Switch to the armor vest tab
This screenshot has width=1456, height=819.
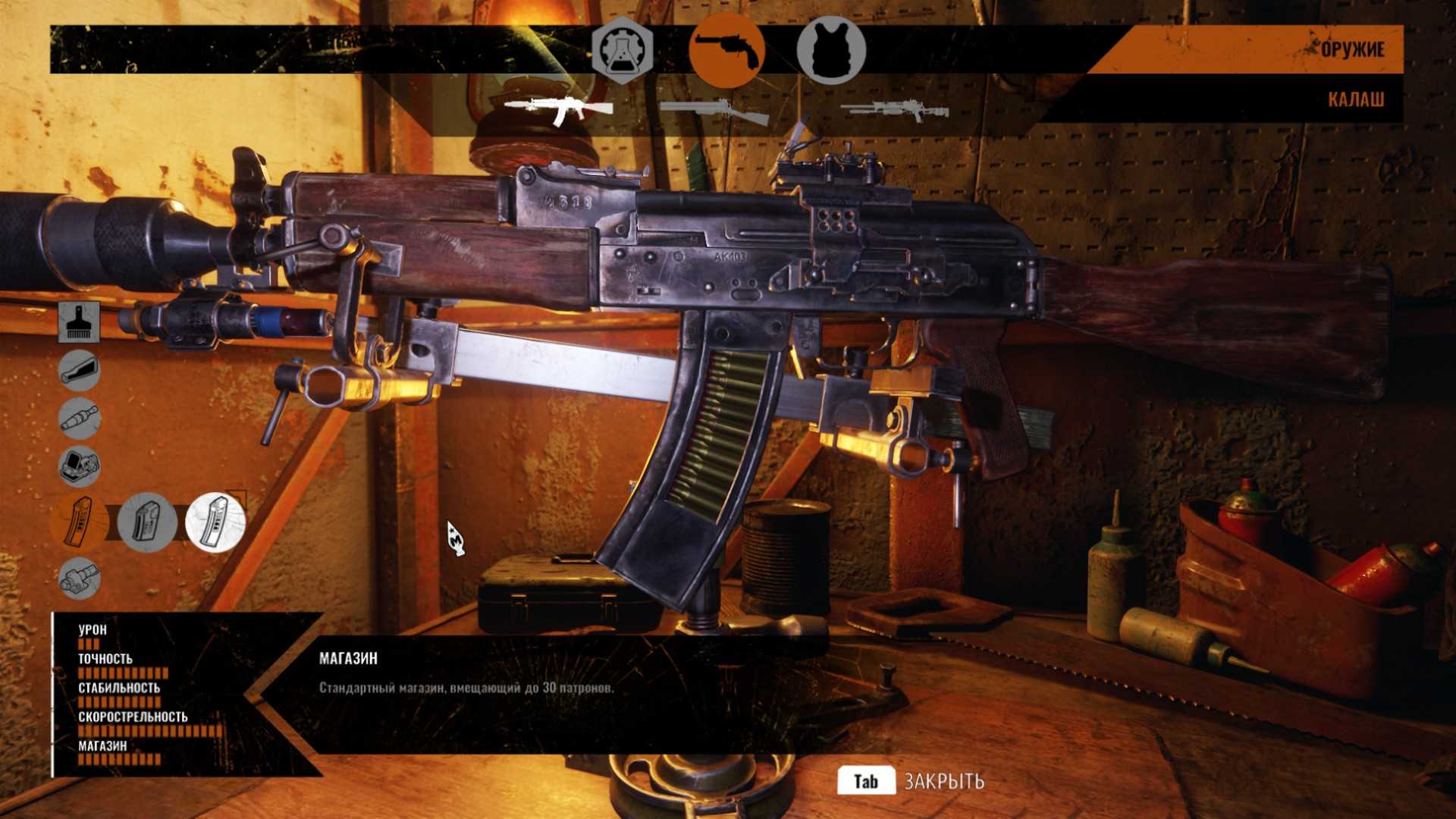[831, 50]
